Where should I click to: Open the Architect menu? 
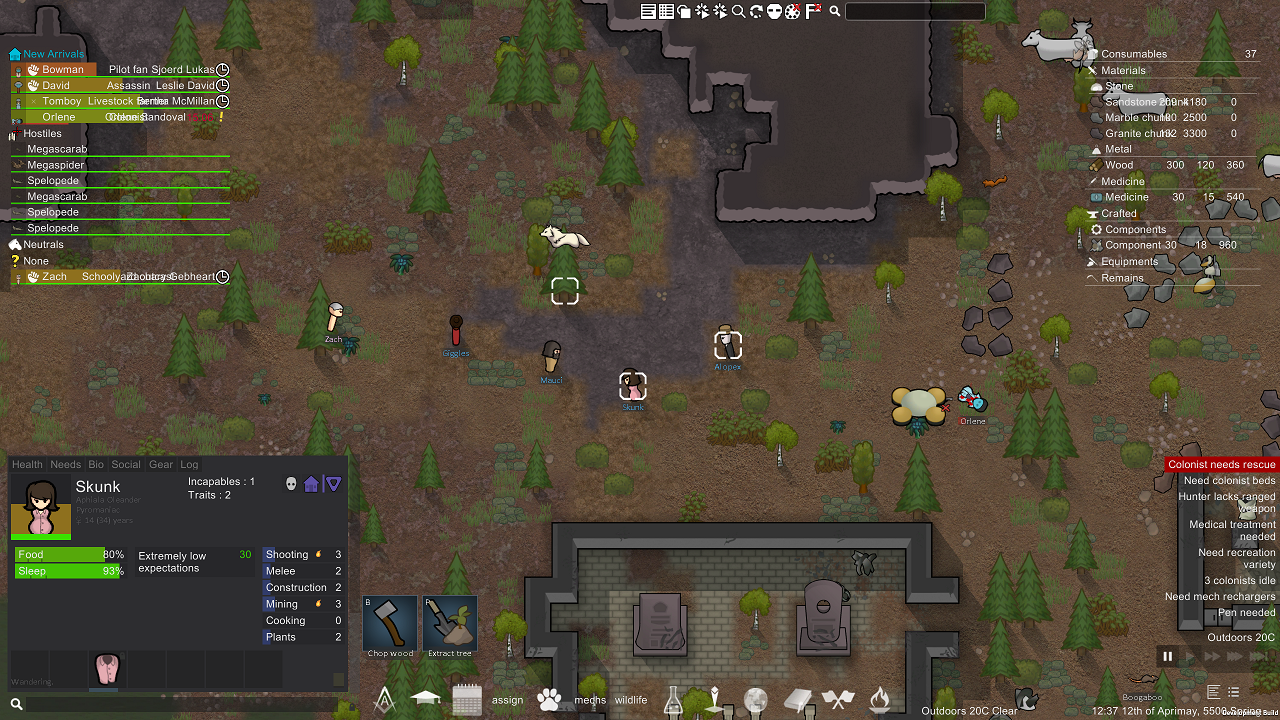coord(384,699)
